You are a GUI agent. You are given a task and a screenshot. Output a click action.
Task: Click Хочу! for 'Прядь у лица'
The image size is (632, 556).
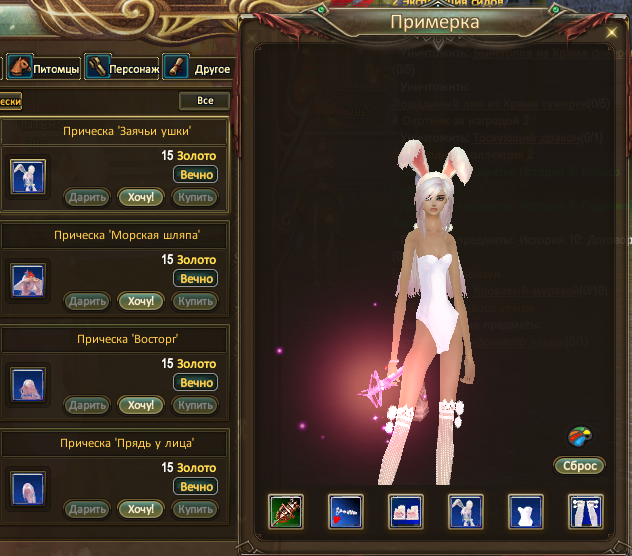coord(140,509)
